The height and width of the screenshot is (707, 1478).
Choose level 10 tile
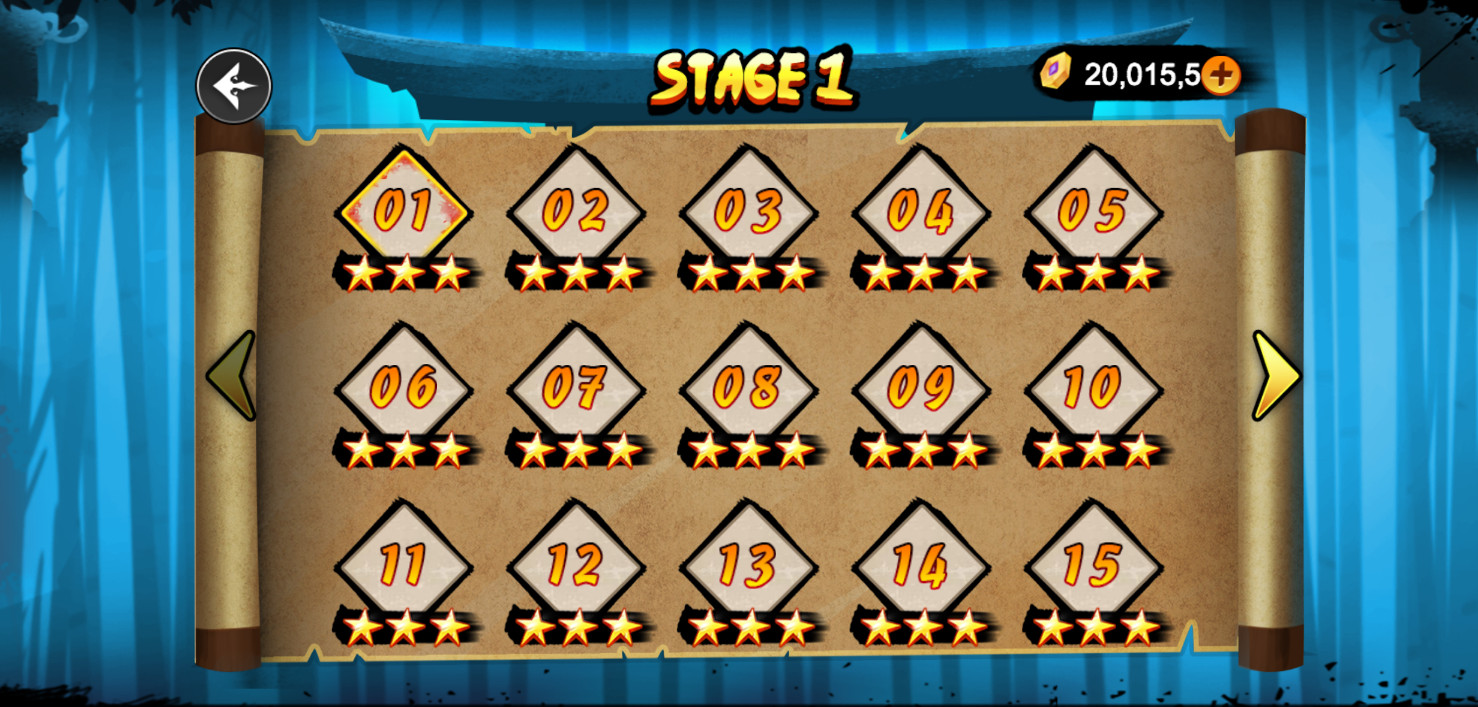(1093, 386)
